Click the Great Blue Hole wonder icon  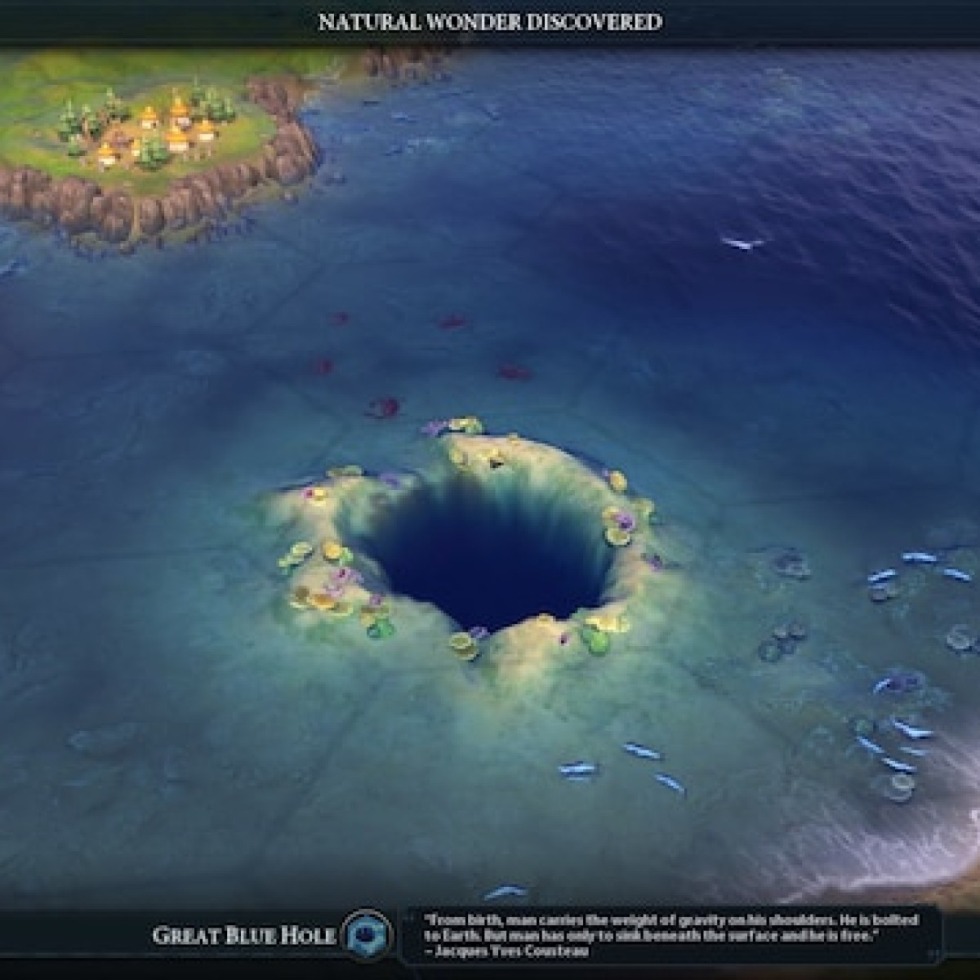coord(367,934)
